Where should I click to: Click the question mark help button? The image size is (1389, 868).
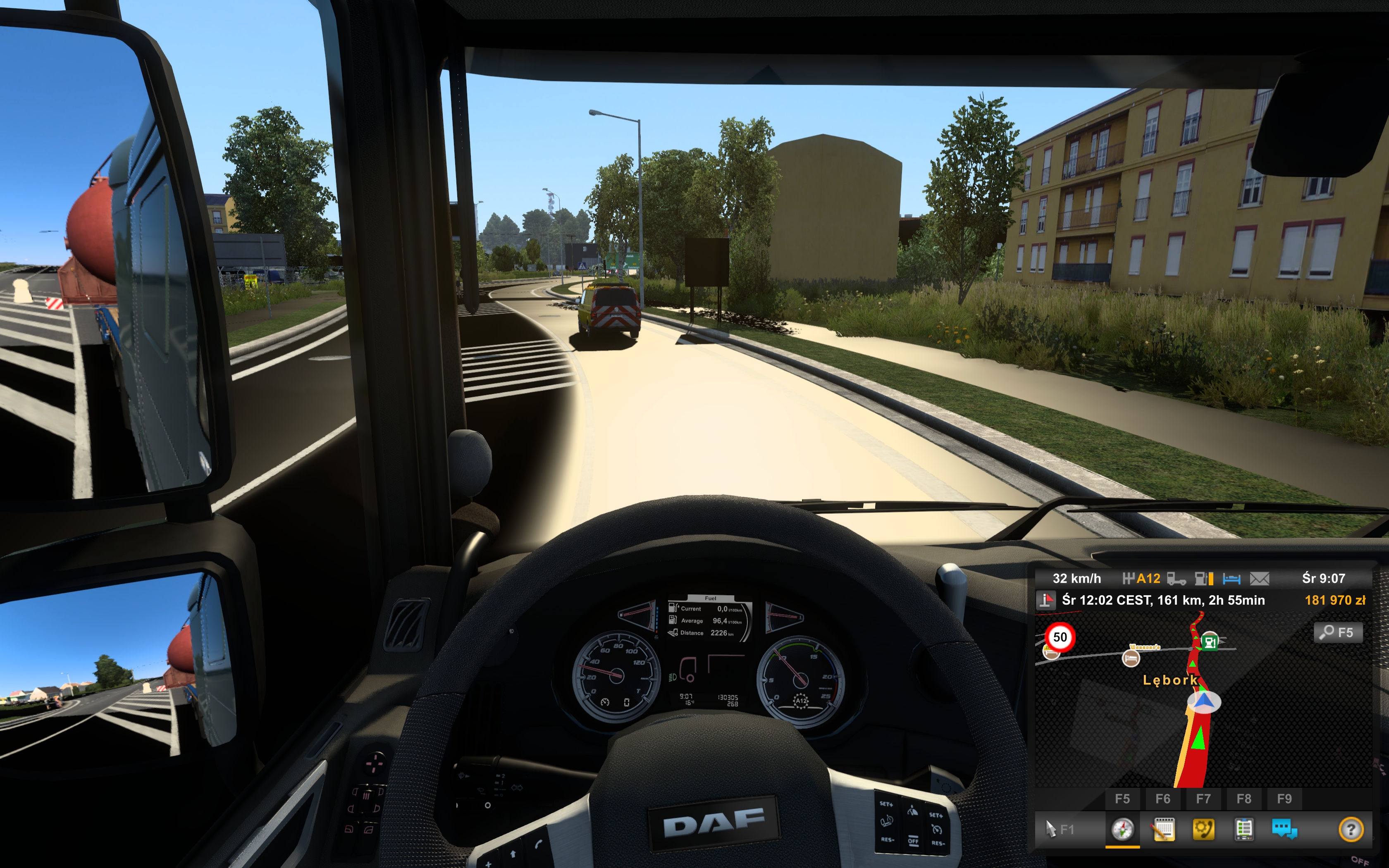[1351, 830]
